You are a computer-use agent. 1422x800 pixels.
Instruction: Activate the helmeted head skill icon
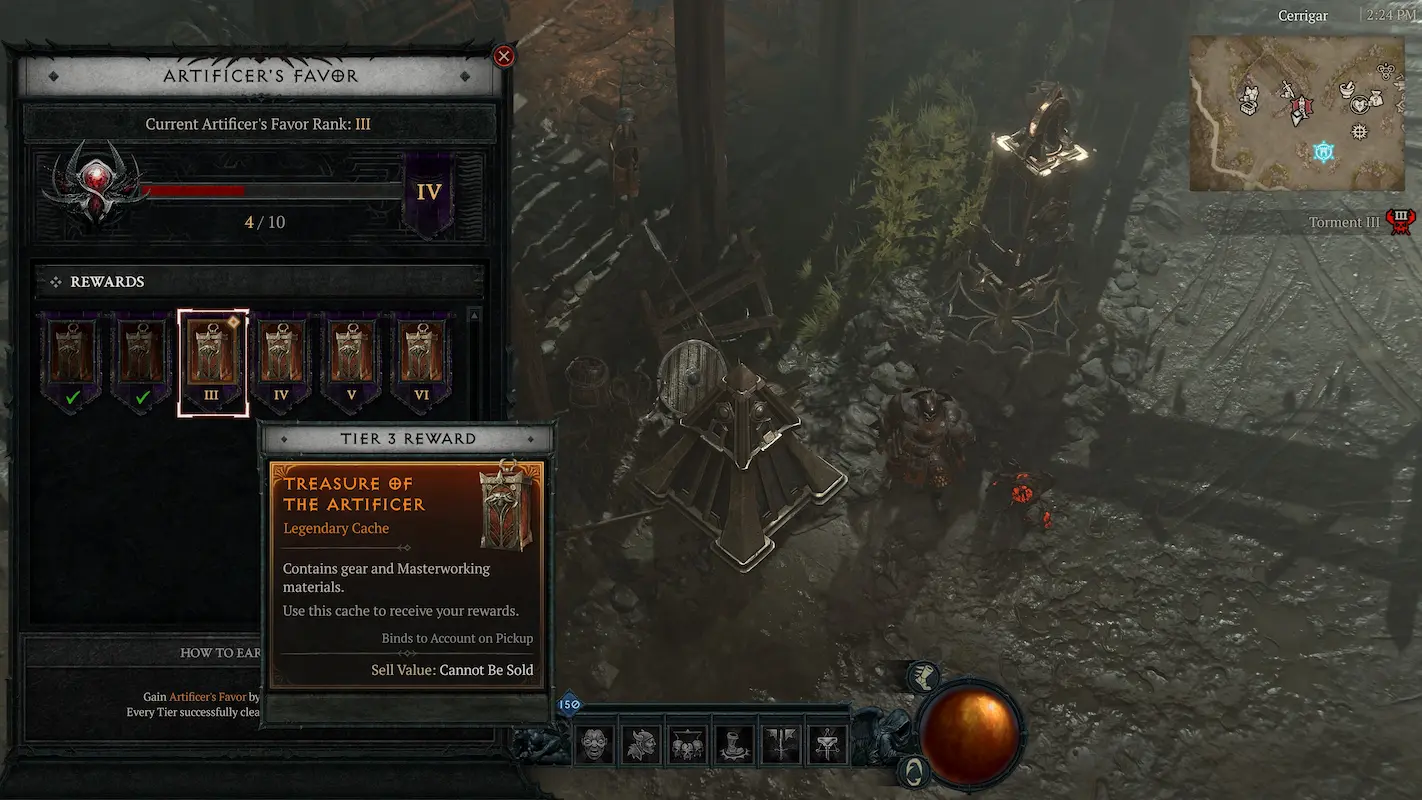tap(641, 745)
